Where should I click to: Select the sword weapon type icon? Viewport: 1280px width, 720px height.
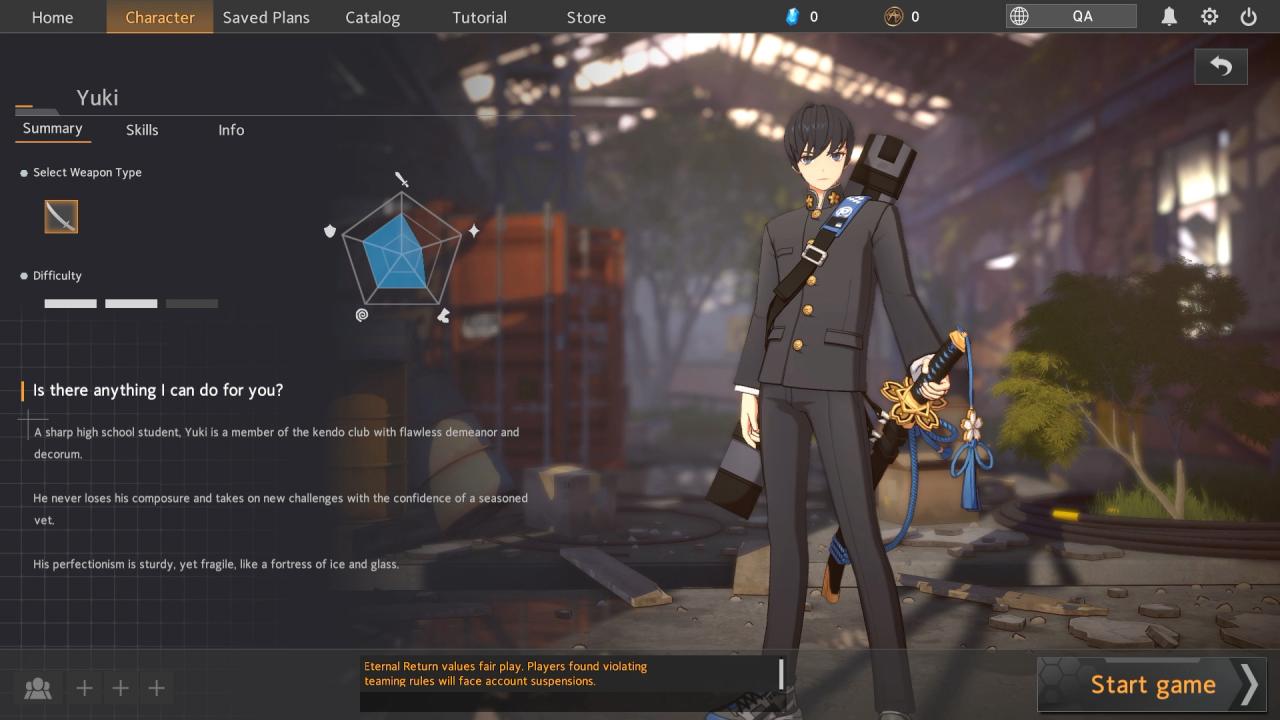point(61,216)
